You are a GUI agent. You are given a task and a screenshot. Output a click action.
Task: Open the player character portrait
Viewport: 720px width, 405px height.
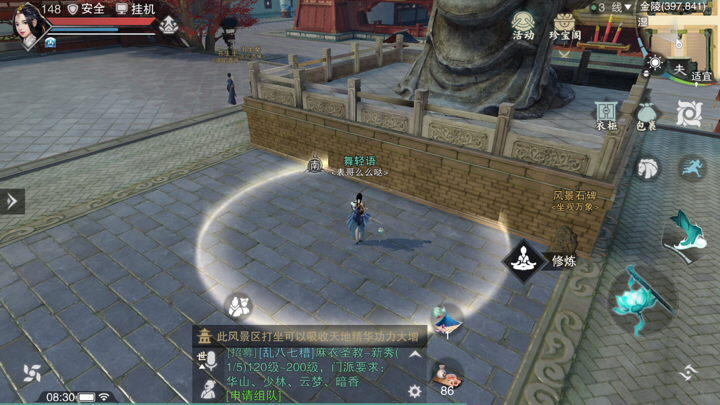pyautogui.click(x=28, y=24)
